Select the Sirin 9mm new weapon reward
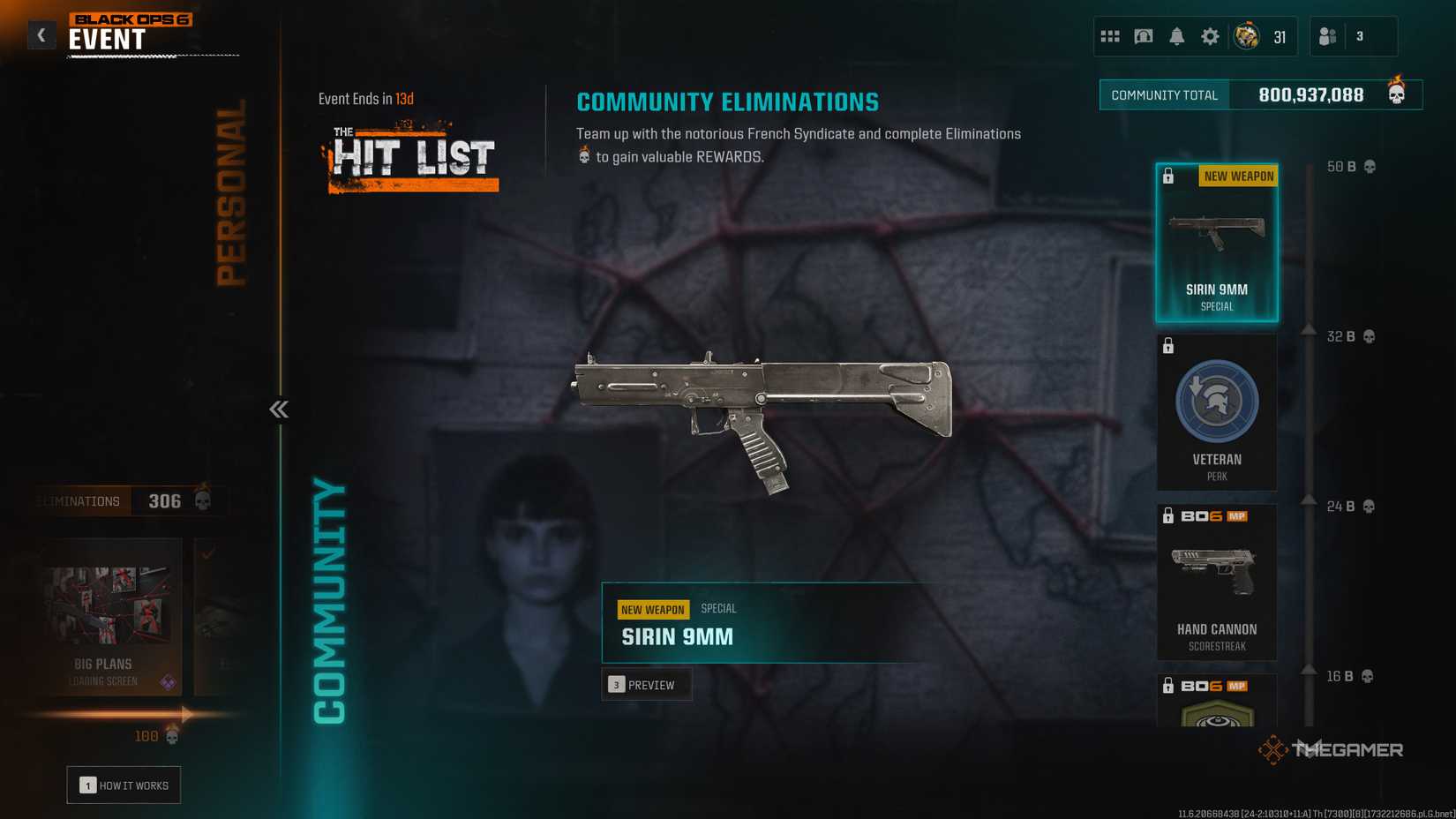Image resolution: width=1456 pixels, height=819 pixels. click(x=1217, y=240)
